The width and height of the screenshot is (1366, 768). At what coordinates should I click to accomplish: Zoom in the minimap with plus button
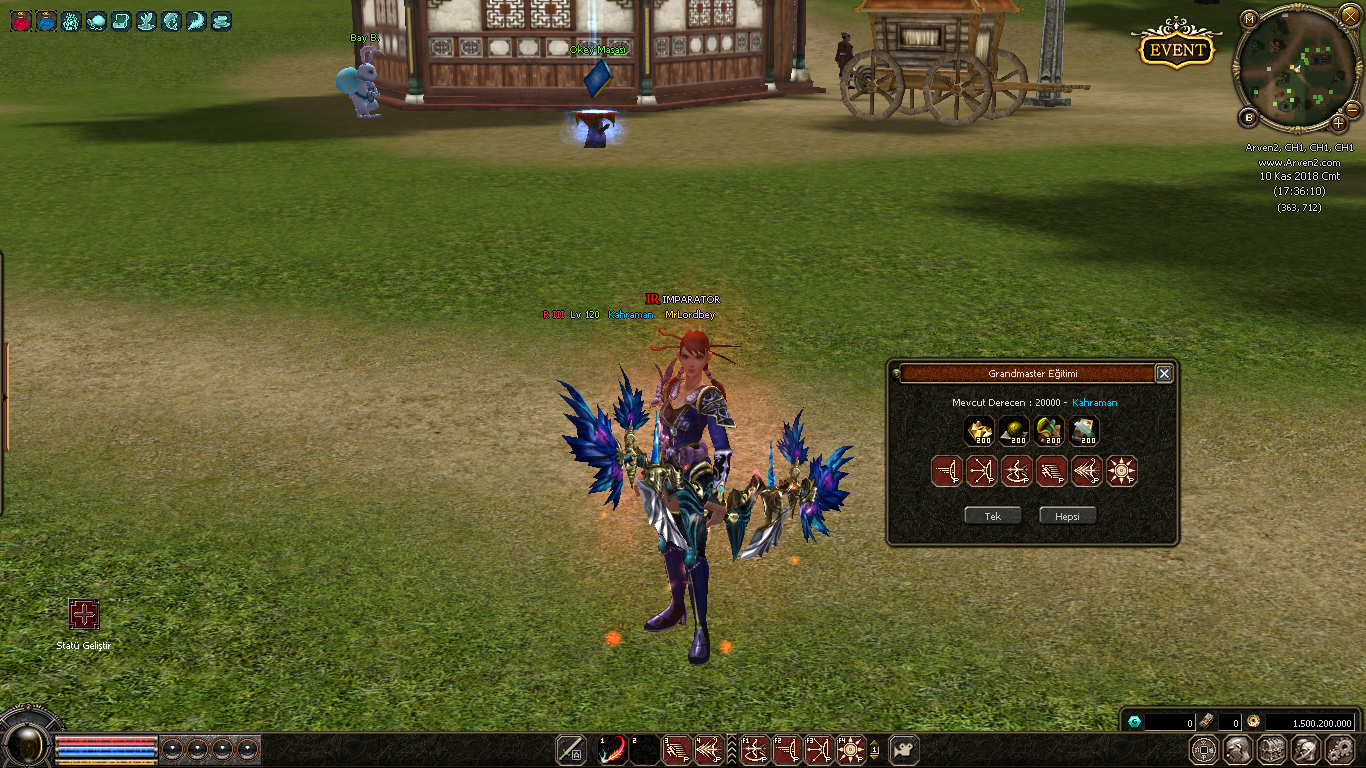point(1339,124)
